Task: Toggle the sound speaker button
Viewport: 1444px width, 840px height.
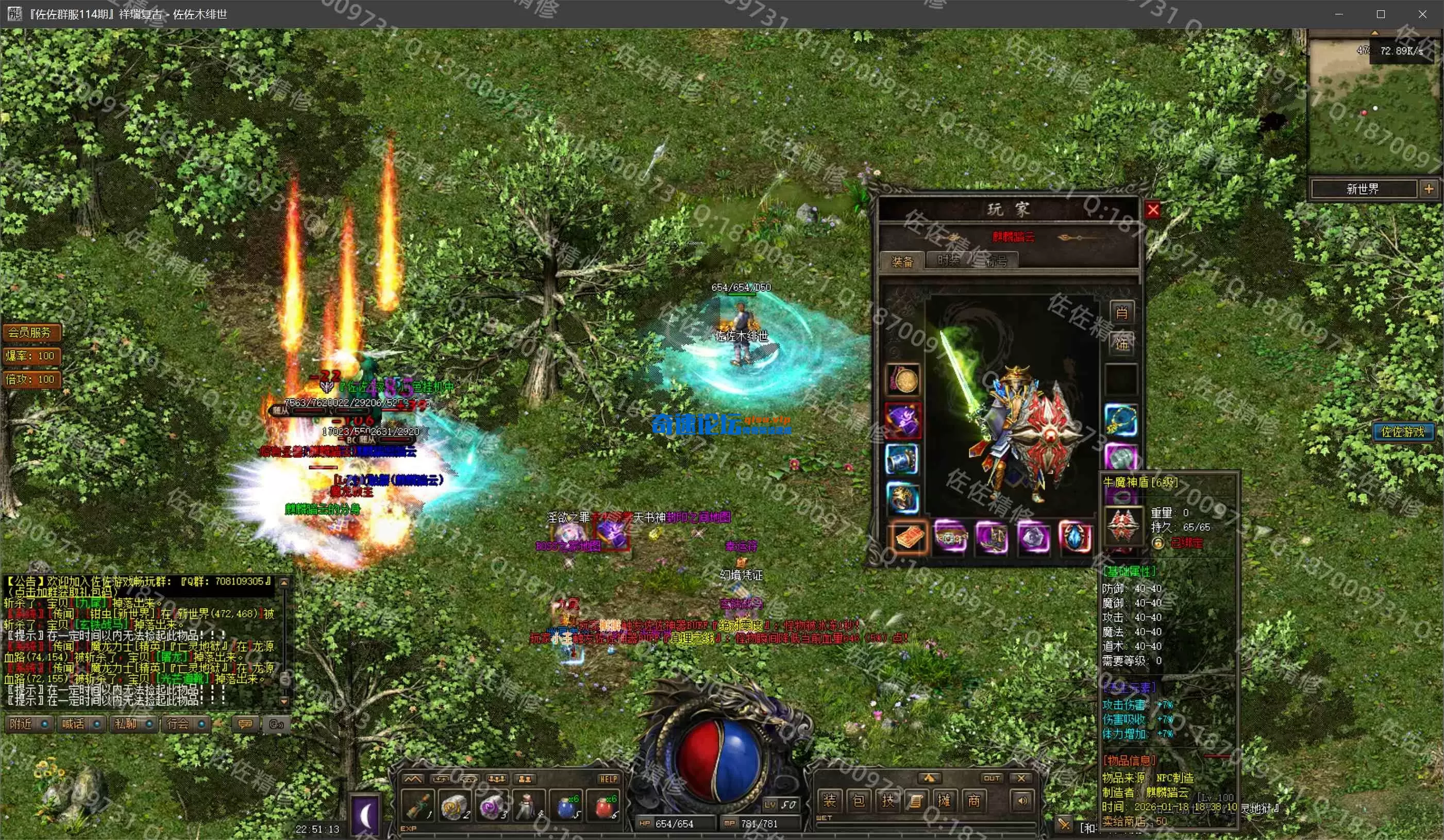Action: tap(1022, 800)
